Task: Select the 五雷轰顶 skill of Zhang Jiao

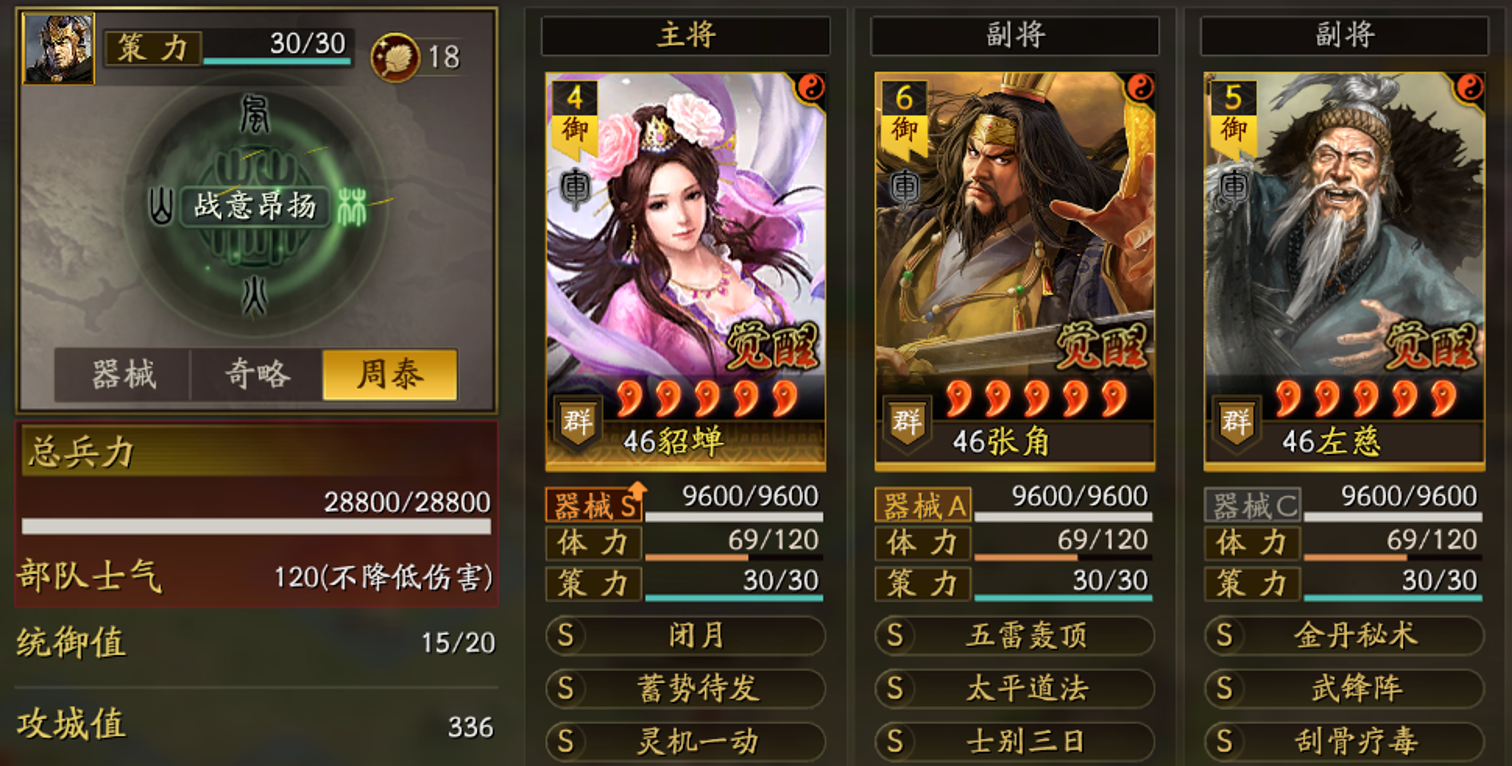Action: 1013,636
